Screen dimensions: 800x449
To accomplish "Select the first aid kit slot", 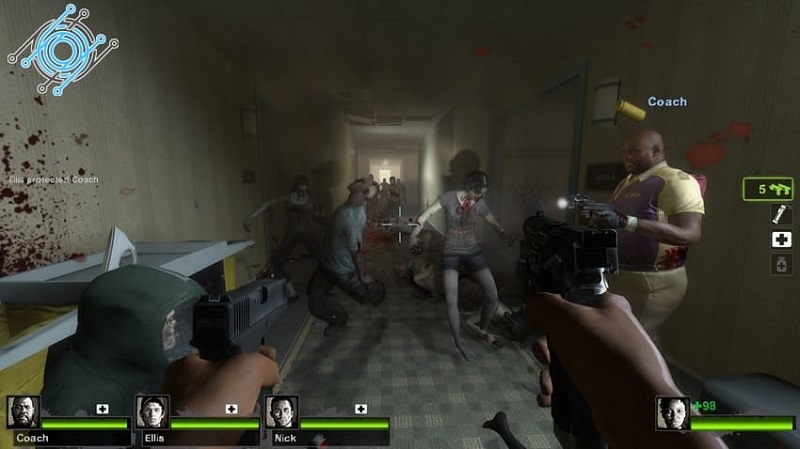I will (779, 239).
